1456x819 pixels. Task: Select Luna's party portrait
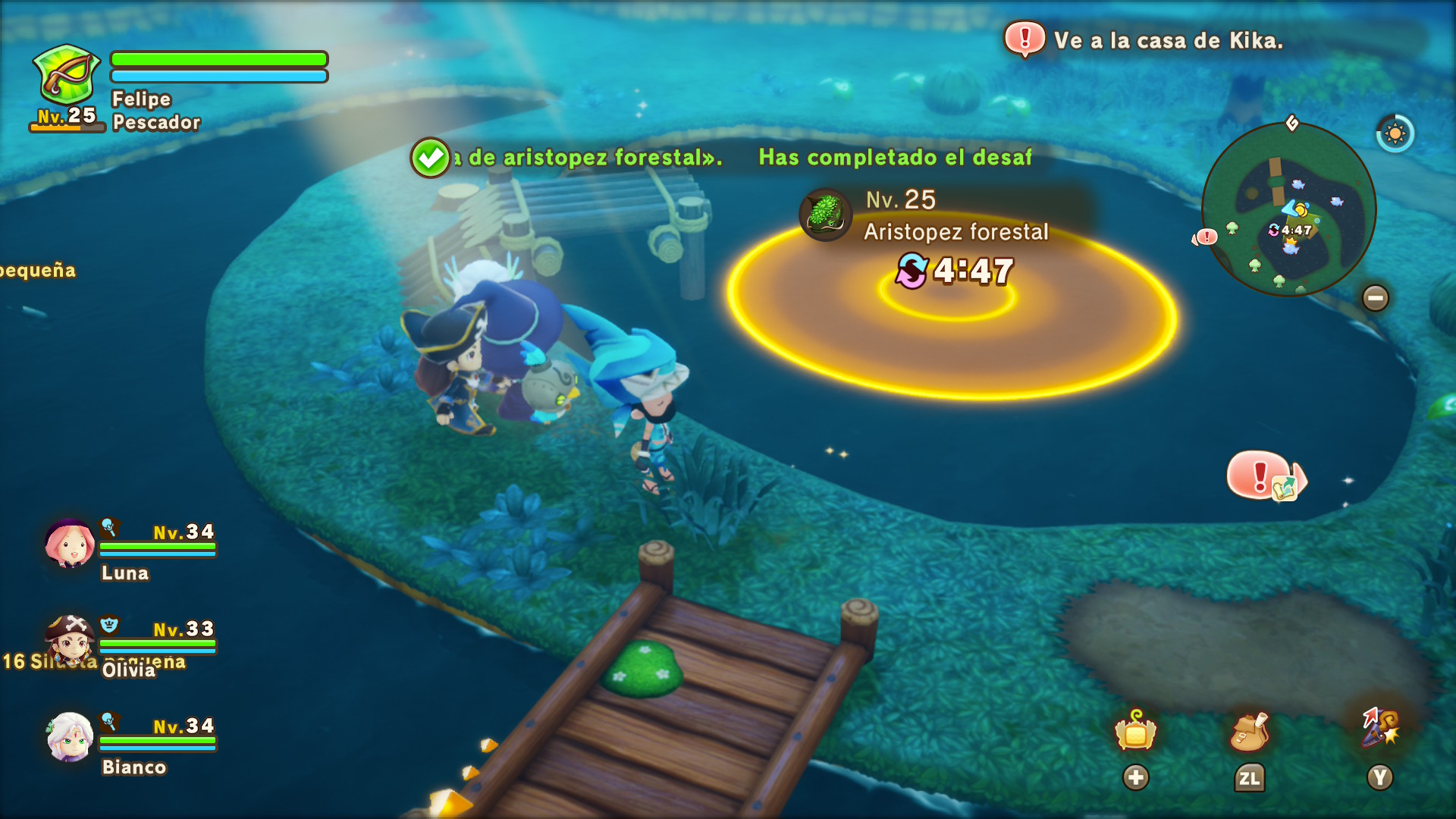click(x=69, y=544)
